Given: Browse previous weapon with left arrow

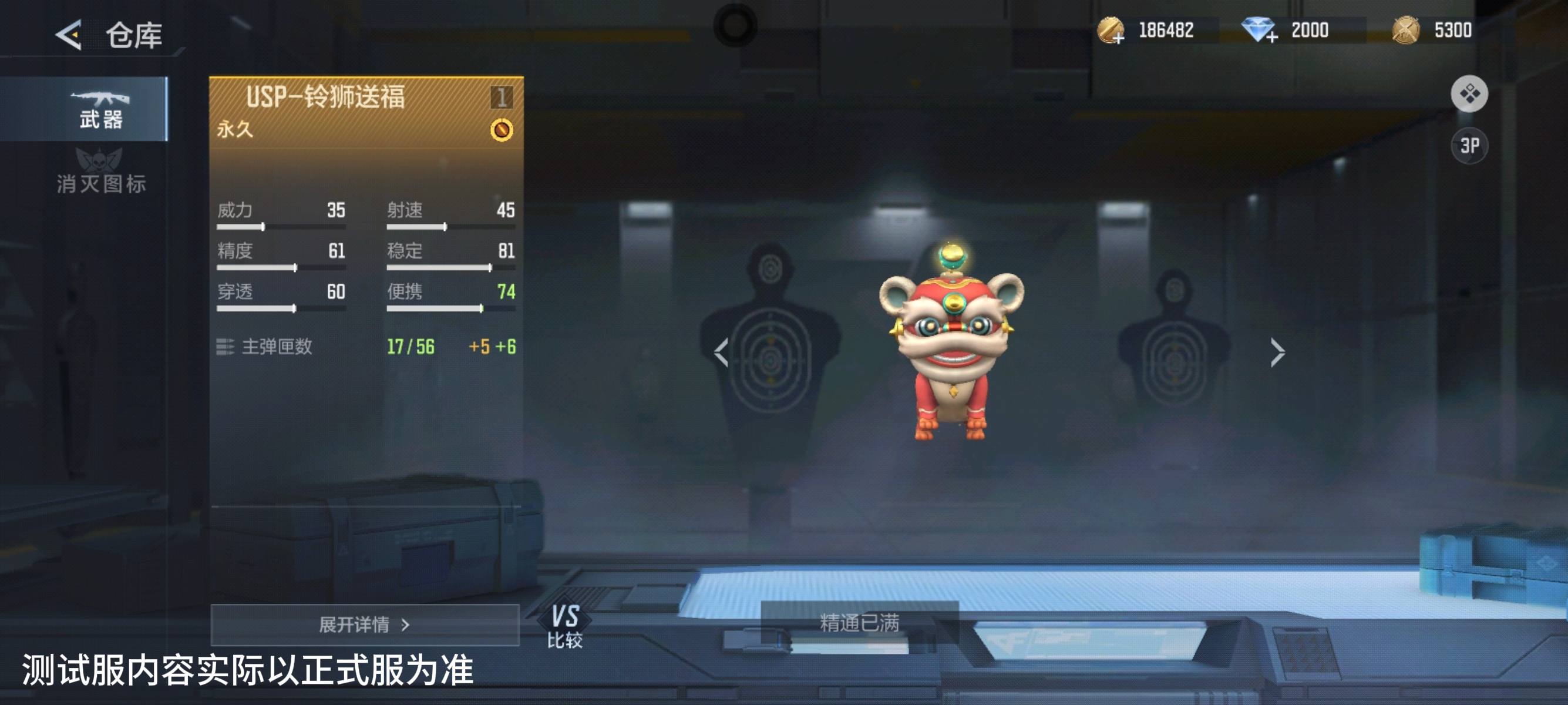Looking at the screenshot, I should tap(722, 352).
